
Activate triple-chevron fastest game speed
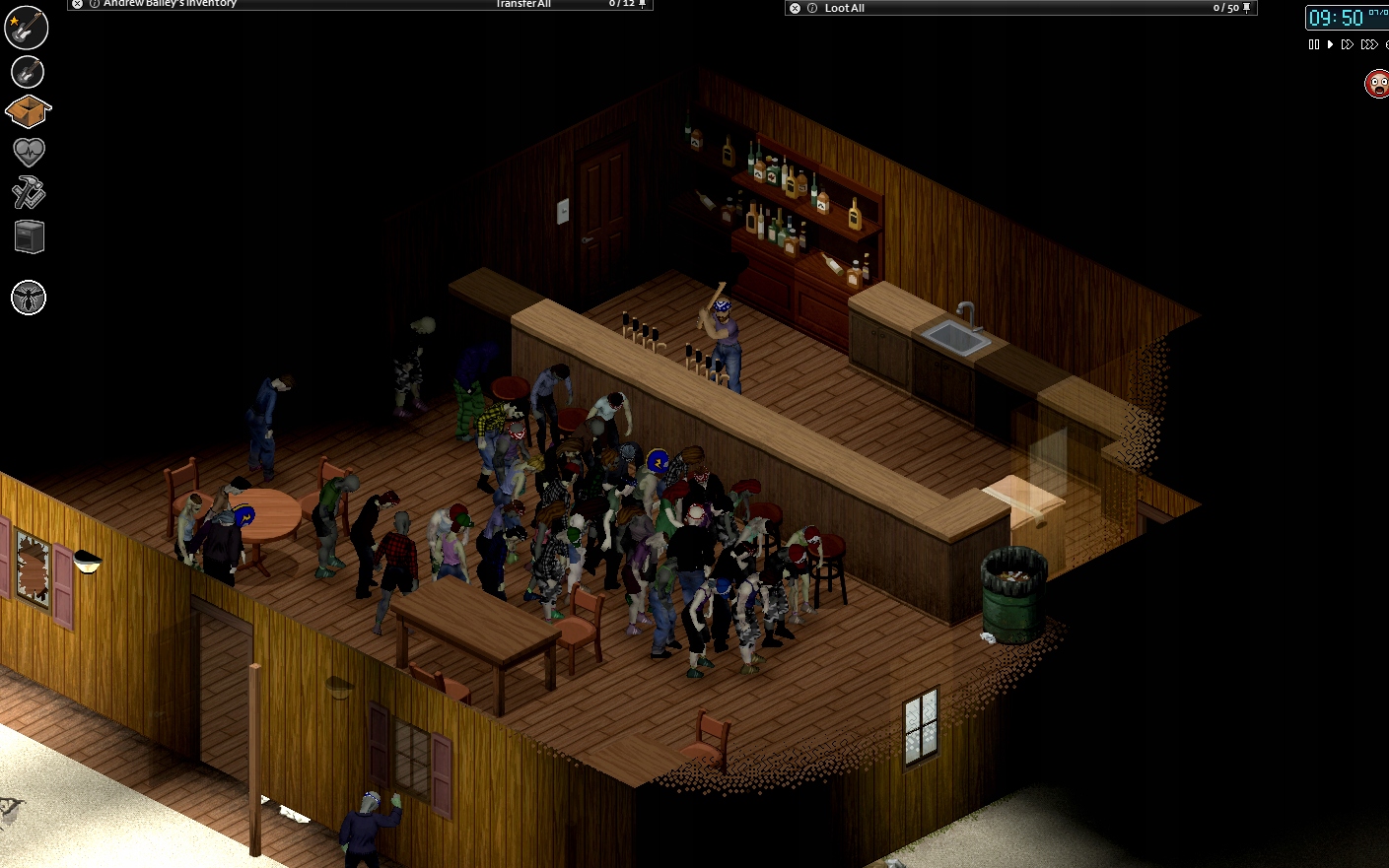point(1369,43)
